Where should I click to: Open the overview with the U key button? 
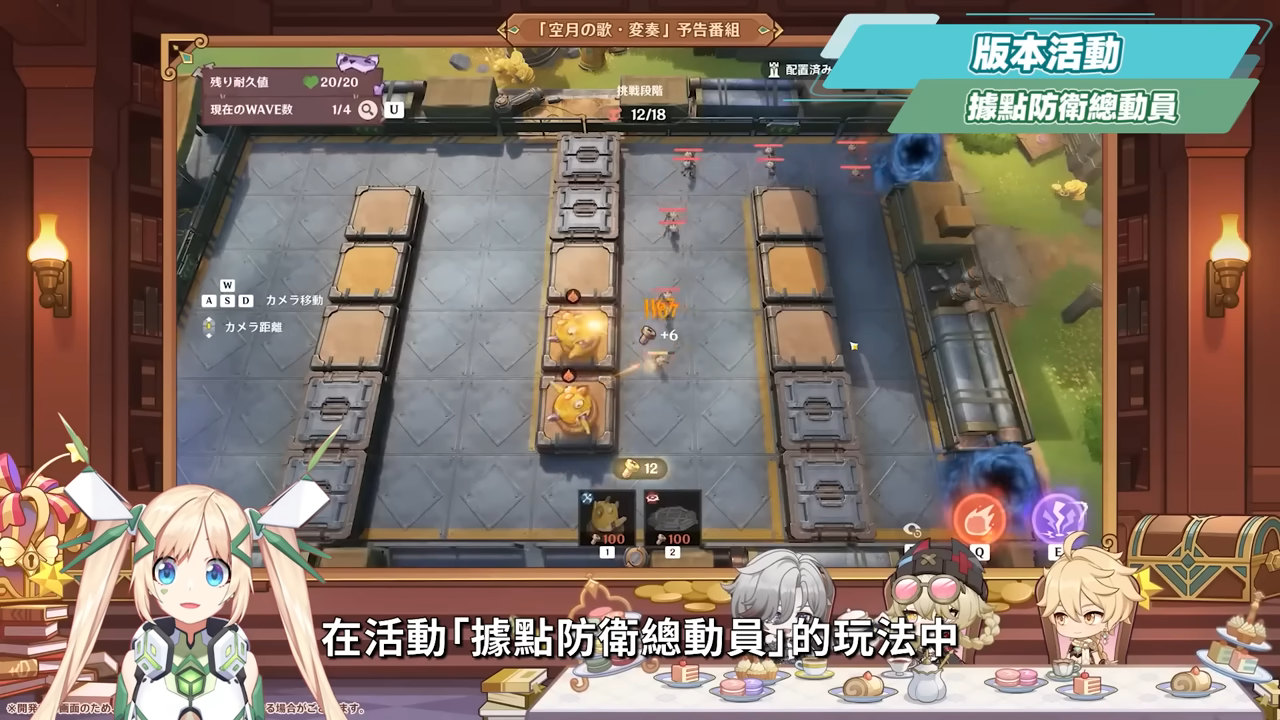(x=393, y=109)
